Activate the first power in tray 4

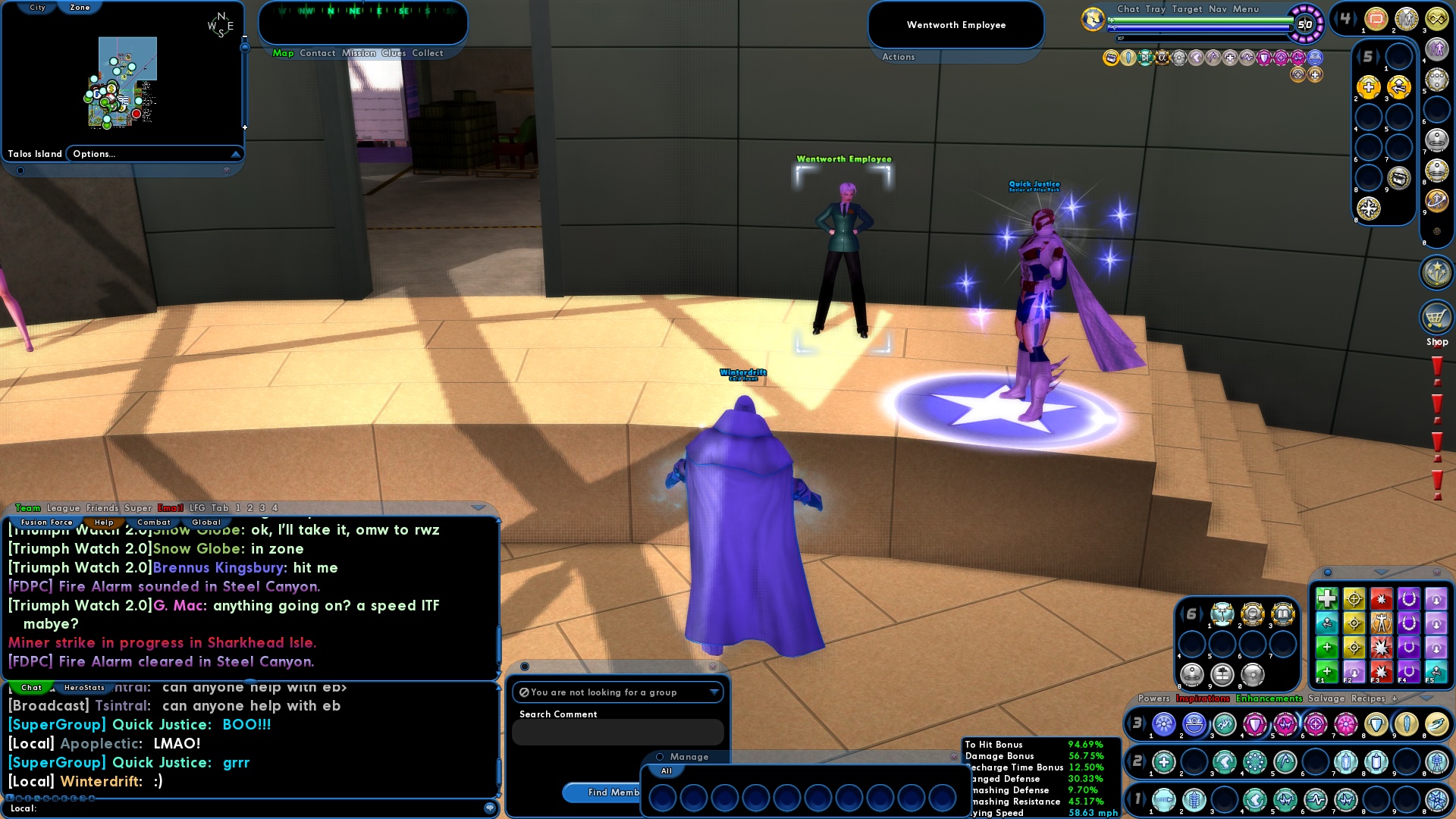[1375, 19]
